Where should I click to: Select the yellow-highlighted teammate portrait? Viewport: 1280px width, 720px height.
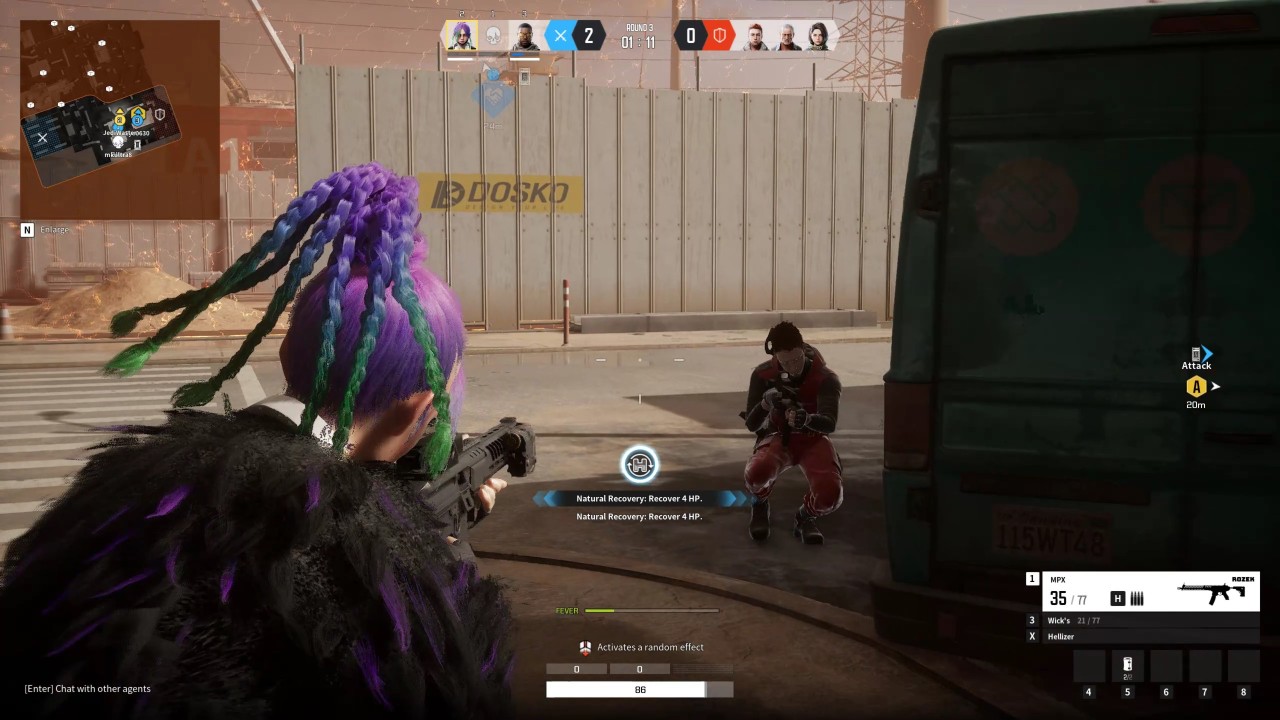461,36
